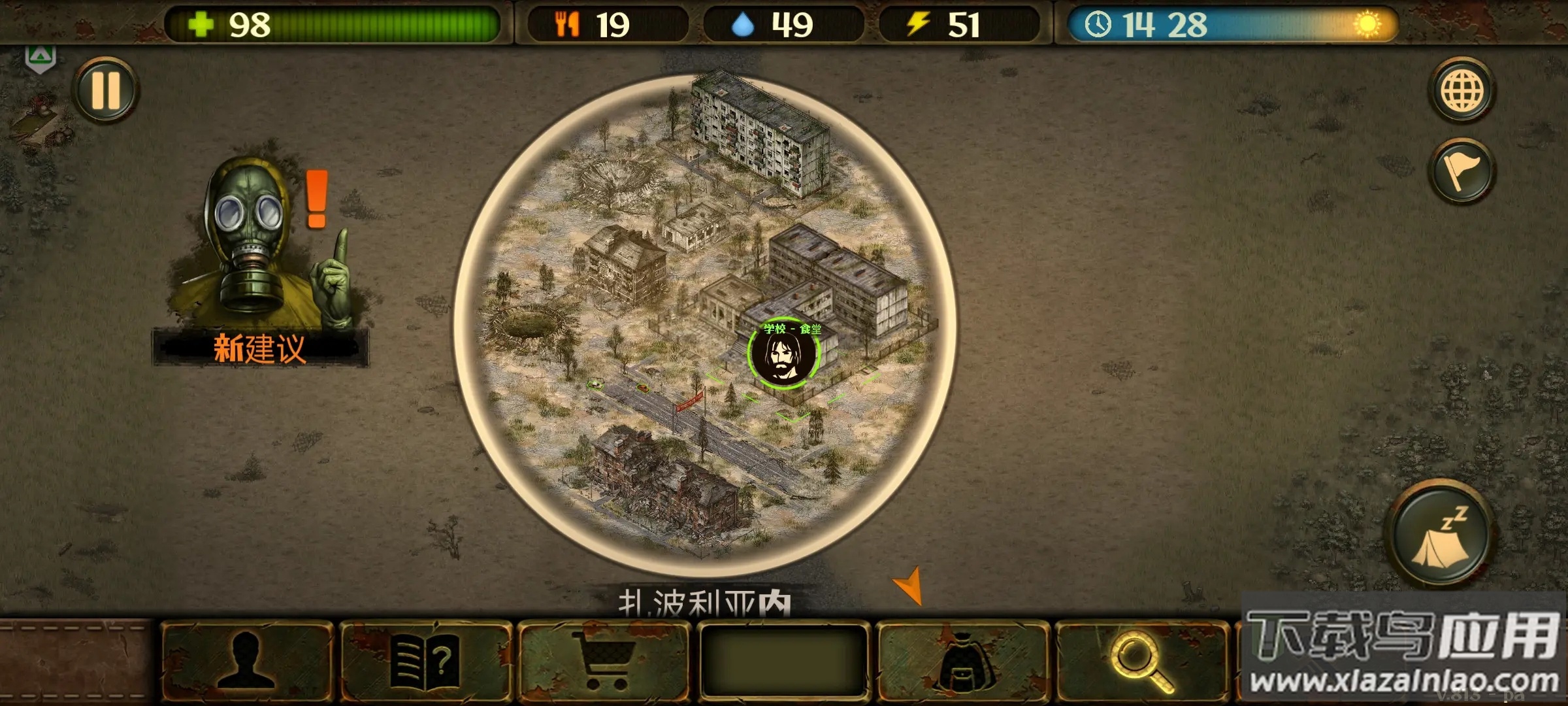
Task: Open the journal book with question mark
Action: [x=425, y=662]
